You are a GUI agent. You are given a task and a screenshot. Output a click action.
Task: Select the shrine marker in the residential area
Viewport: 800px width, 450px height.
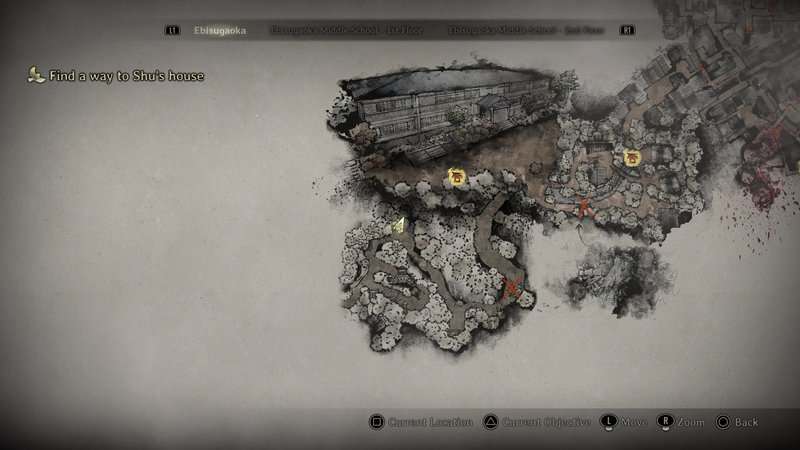(632, 158)
